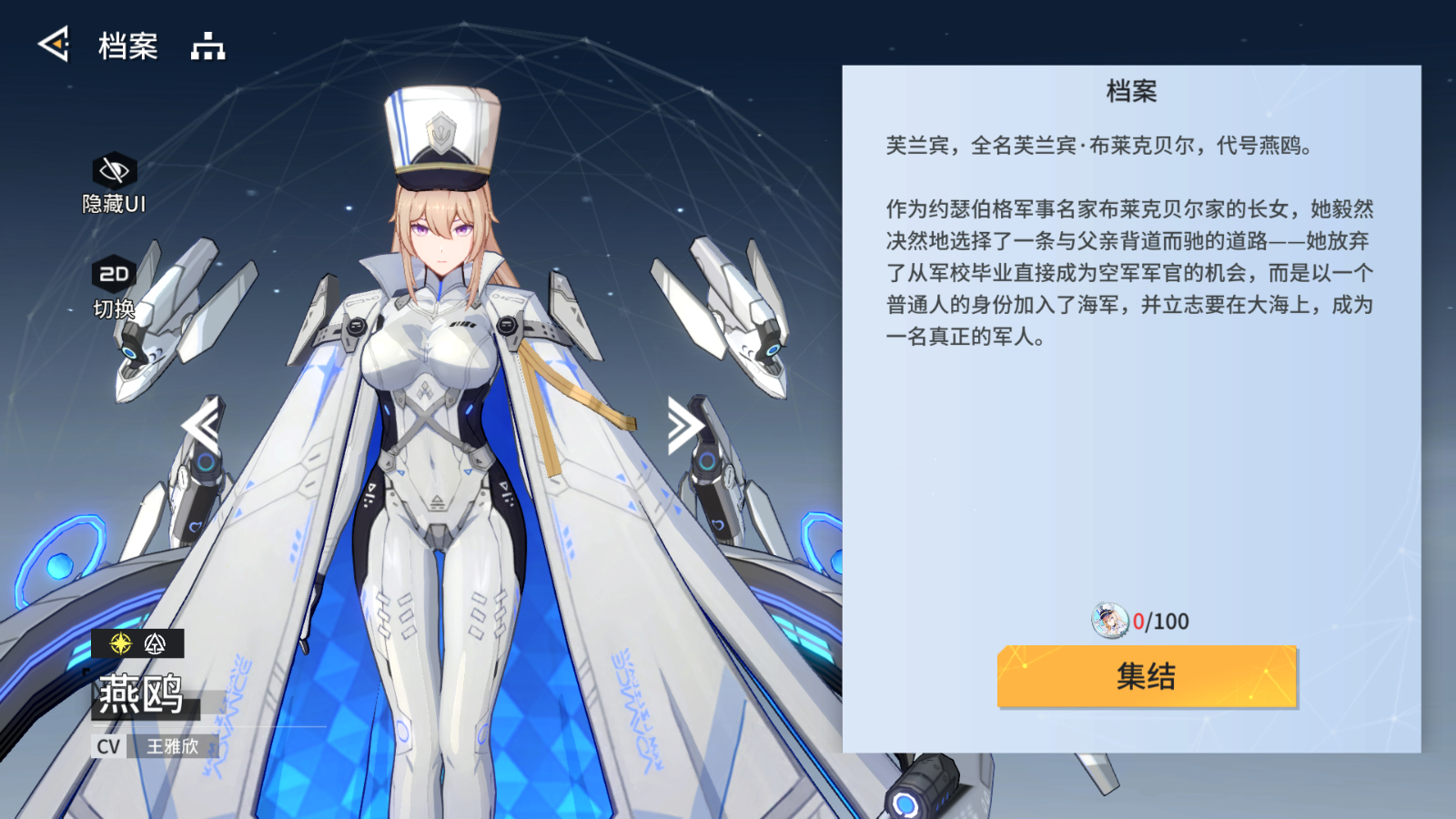Switch to 2D view using 切换 toggle
1456x819 pixels.
[x=112, y=308]
